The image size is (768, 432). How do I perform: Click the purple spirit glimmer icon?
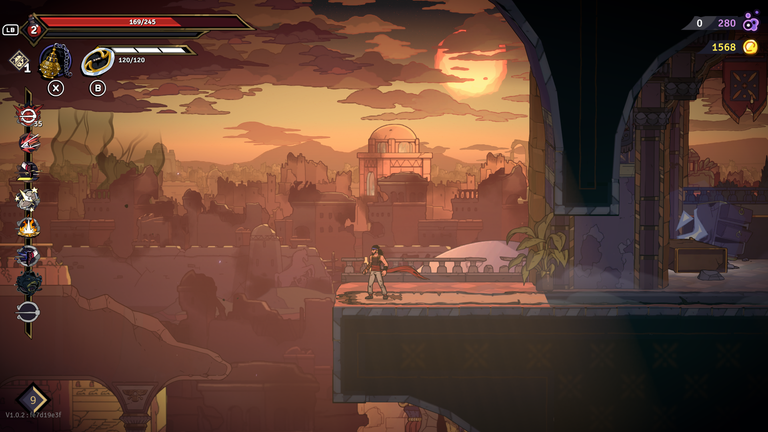pos(750,23)
